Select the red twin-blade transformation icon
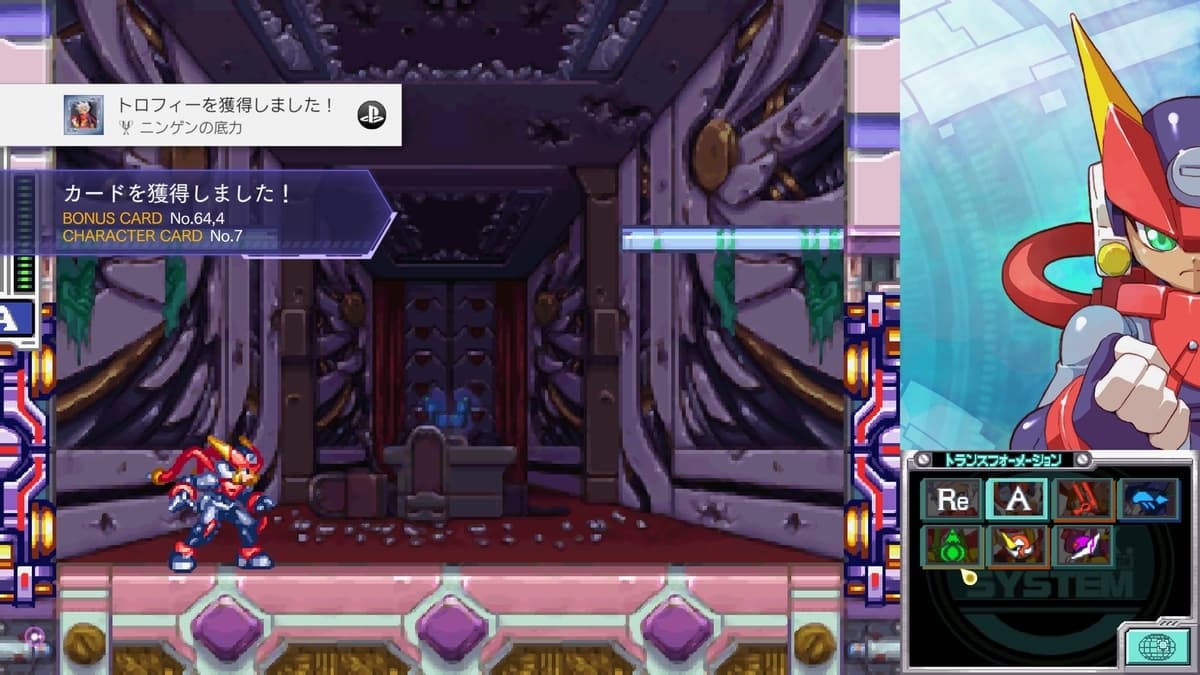 click(1084, 499)
